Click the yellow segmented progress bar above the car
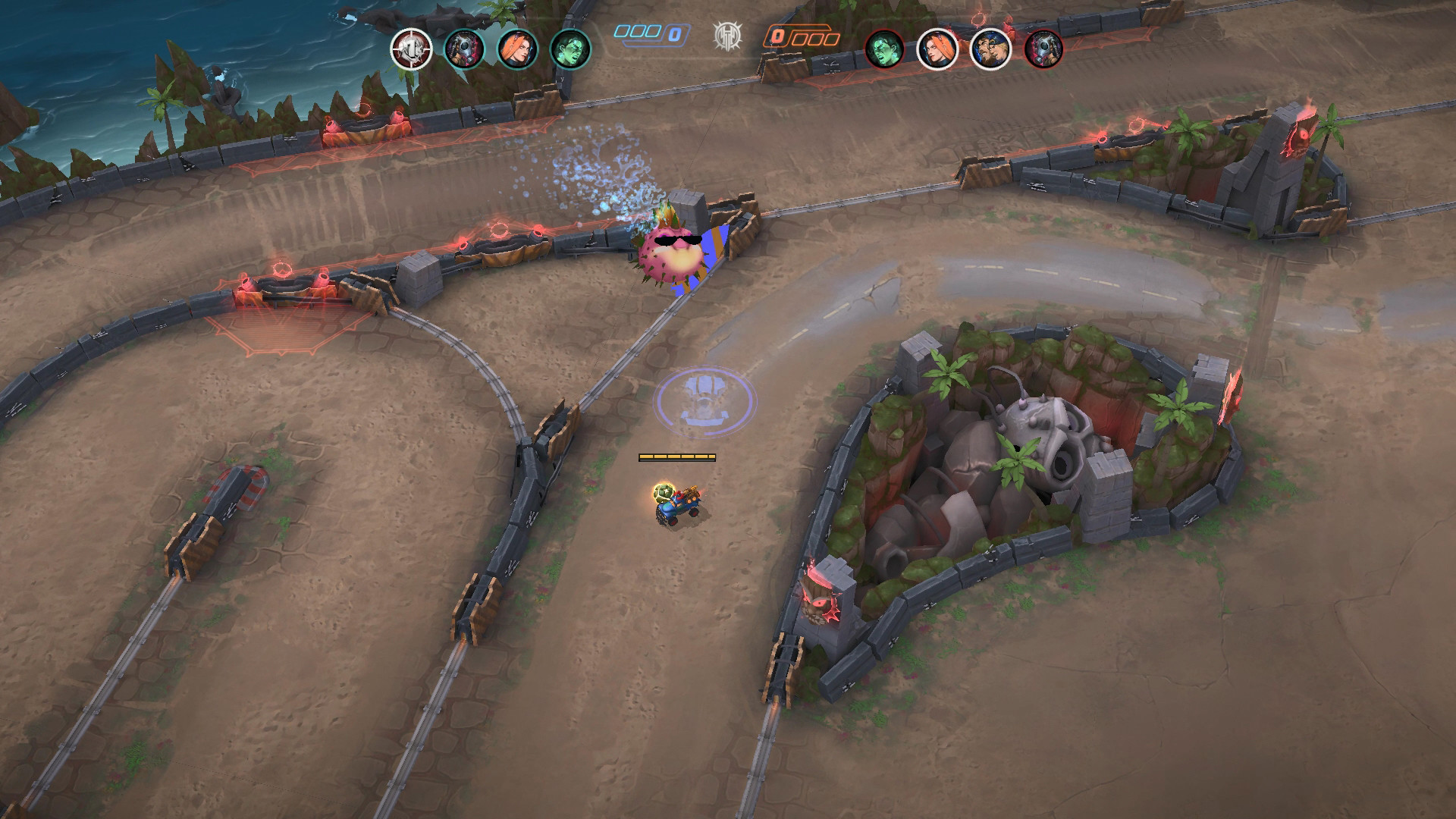Screen dimensions: 1456x819 pyautogui.click(x=677, y=456)
